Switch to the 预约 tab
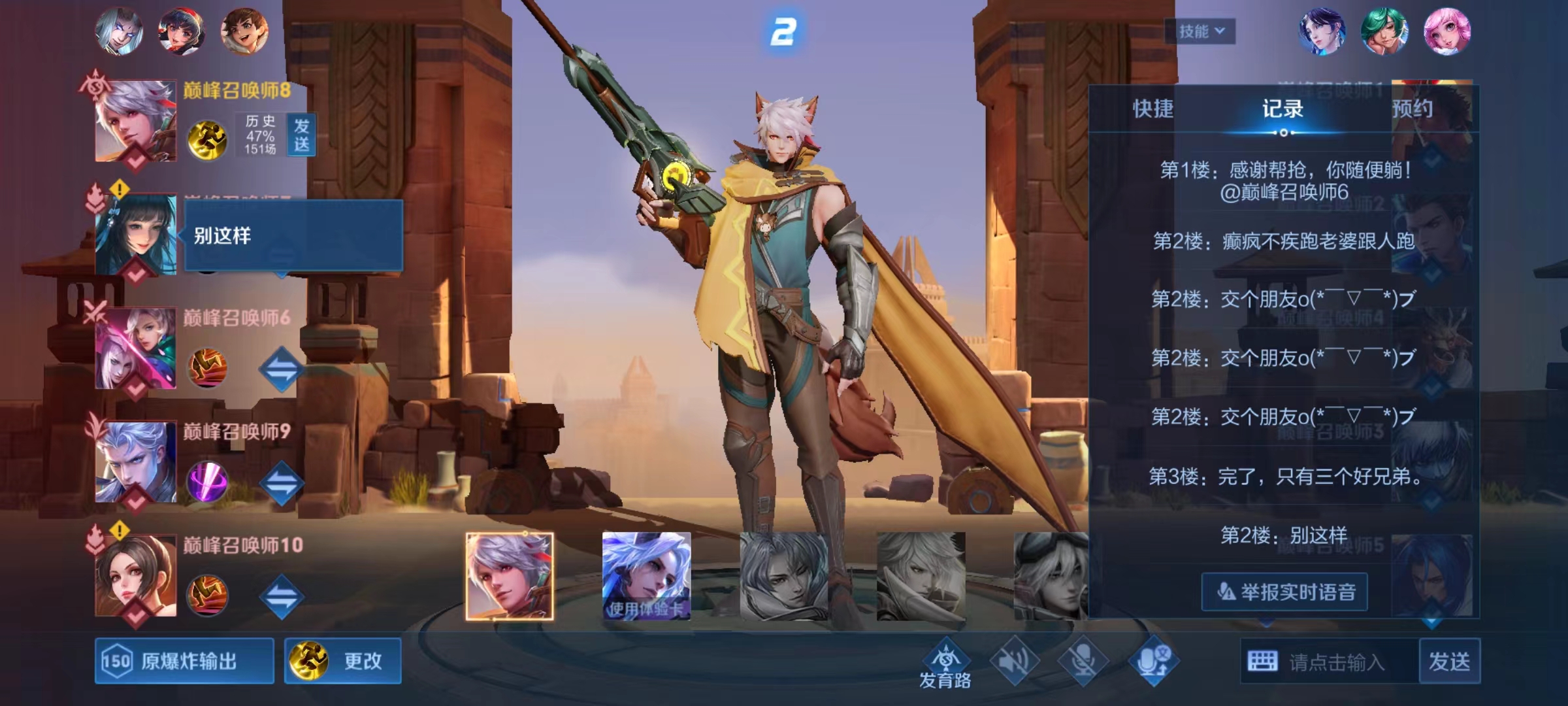The image size is (1568, 706). point(1412,109)
